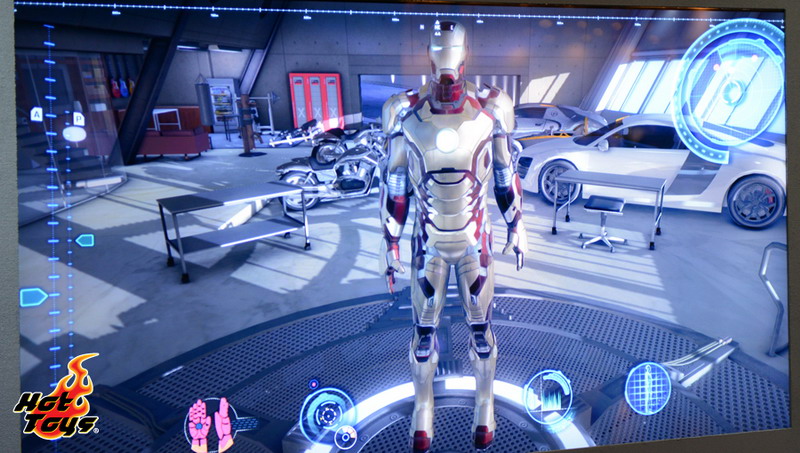The image size is (800, 453).
Task: Click the large arrow pointer on the left scale
Action: tap(33, 297)
